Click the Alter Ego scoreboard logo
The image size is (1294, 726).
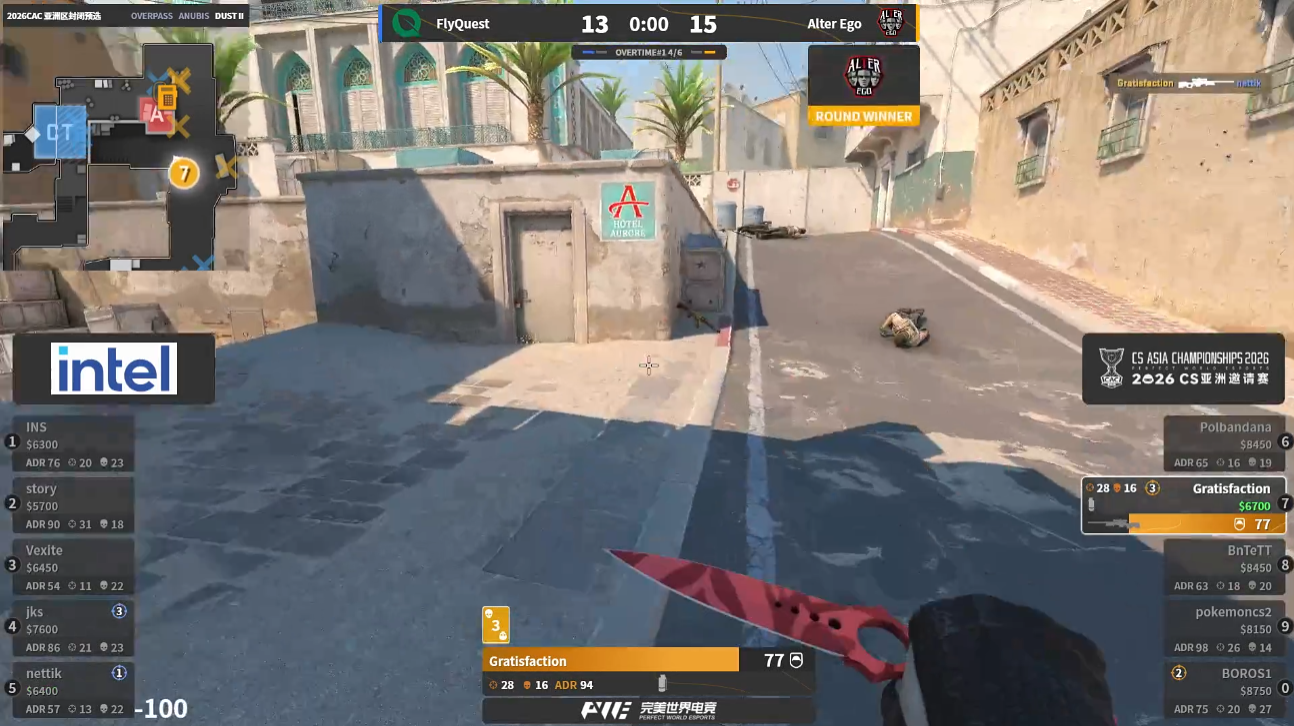pos(890,23)
